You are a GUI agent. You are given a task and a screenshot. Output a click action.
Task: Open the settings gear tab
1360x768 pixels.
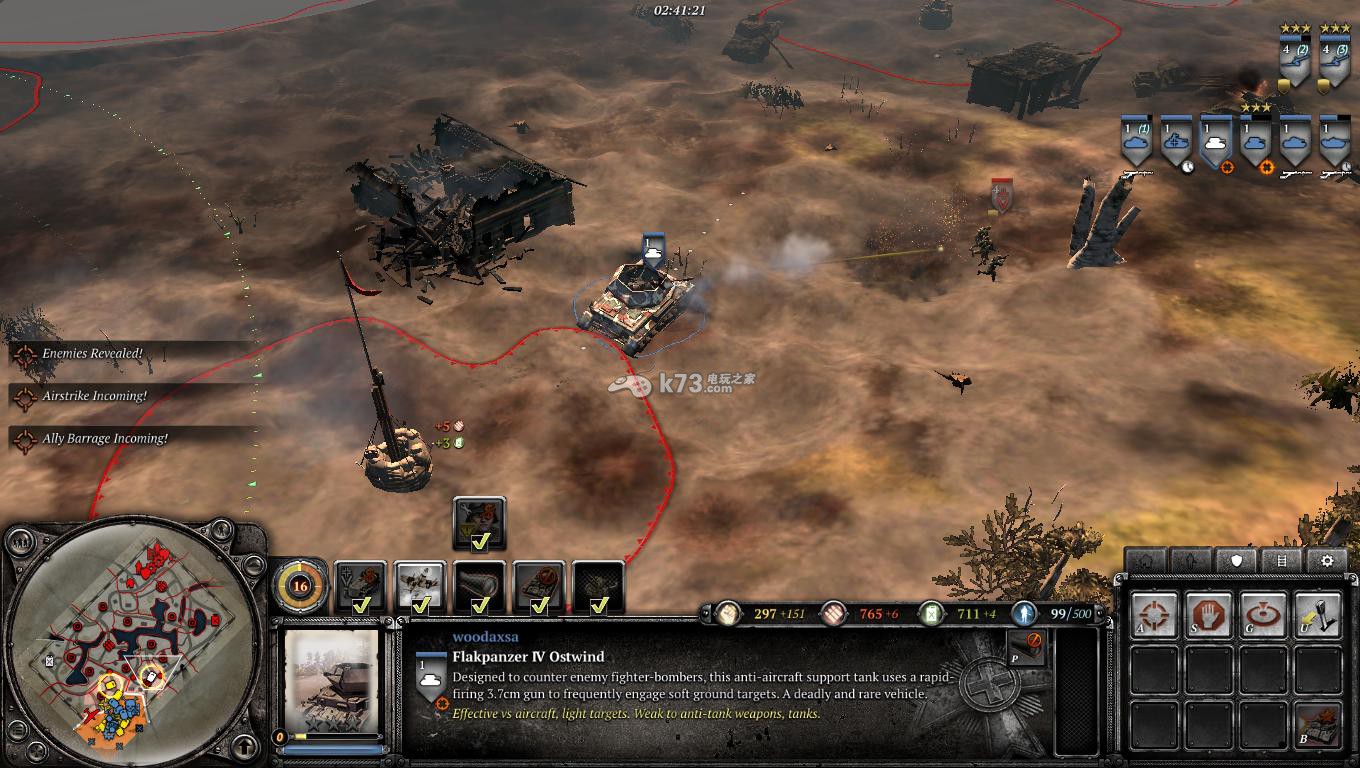coord(1327,560)
